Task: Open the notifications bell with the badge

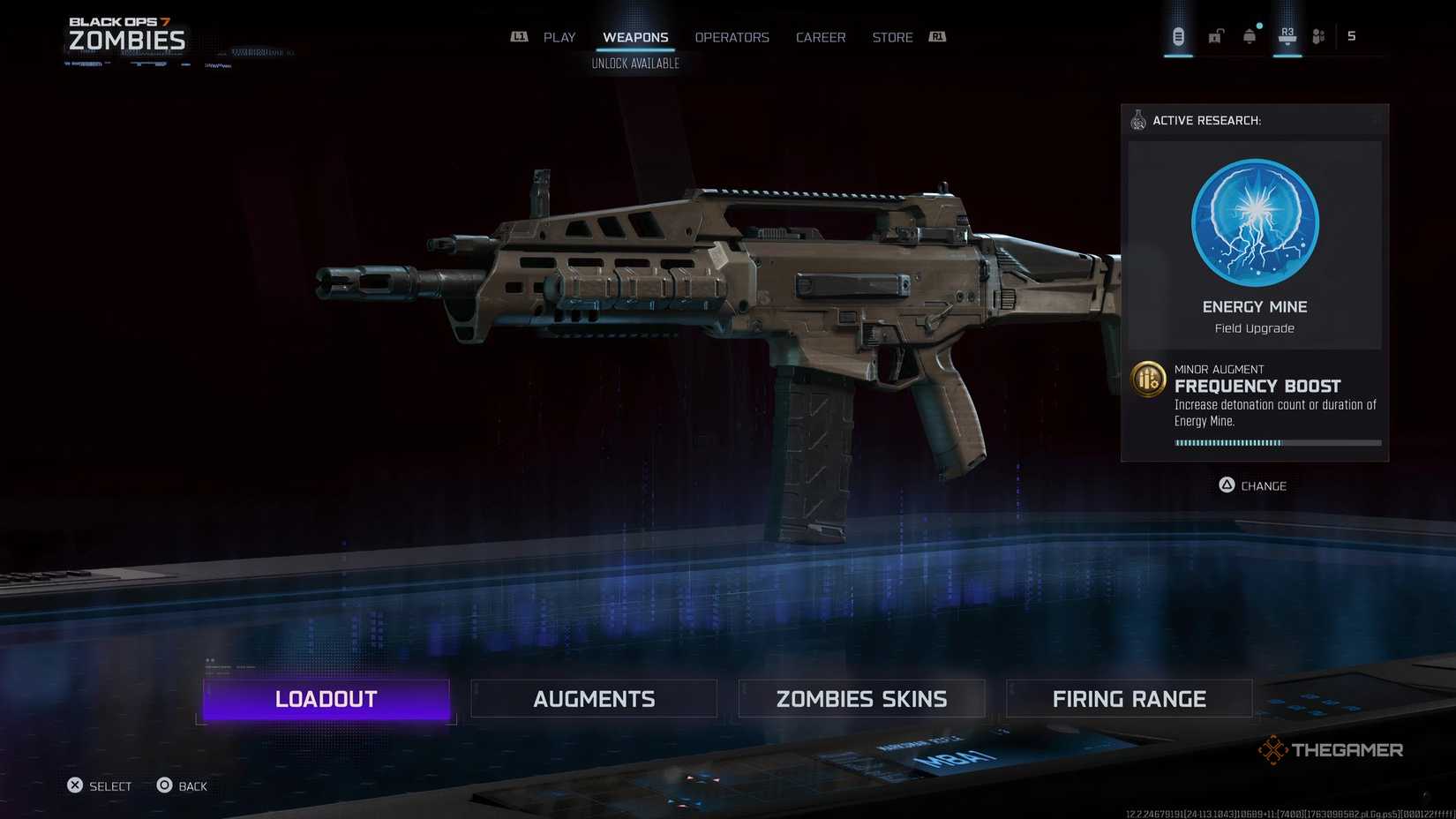Action: point(1248,35)
